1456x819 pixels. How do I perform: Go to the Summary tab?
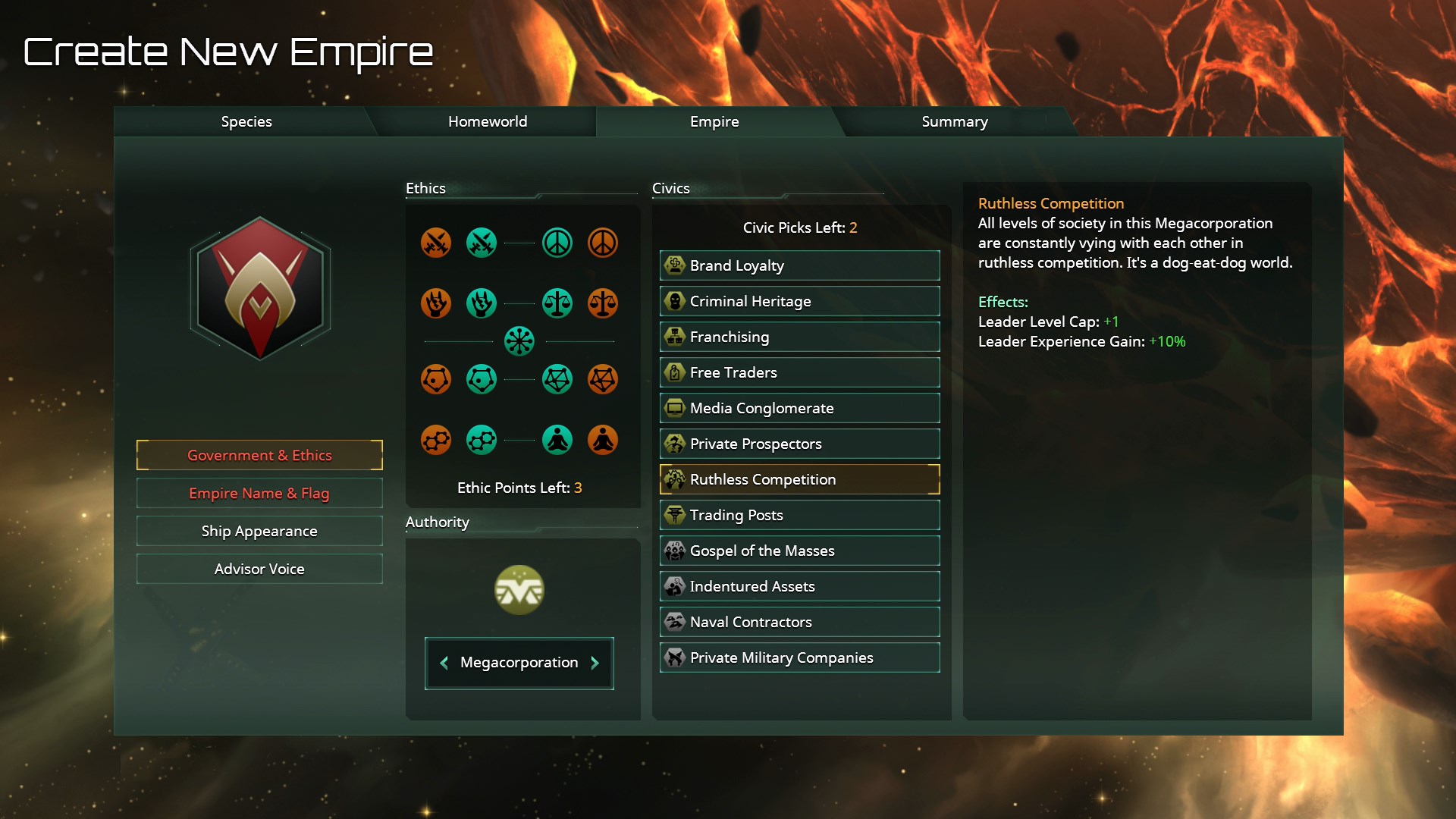click(954, 121)
